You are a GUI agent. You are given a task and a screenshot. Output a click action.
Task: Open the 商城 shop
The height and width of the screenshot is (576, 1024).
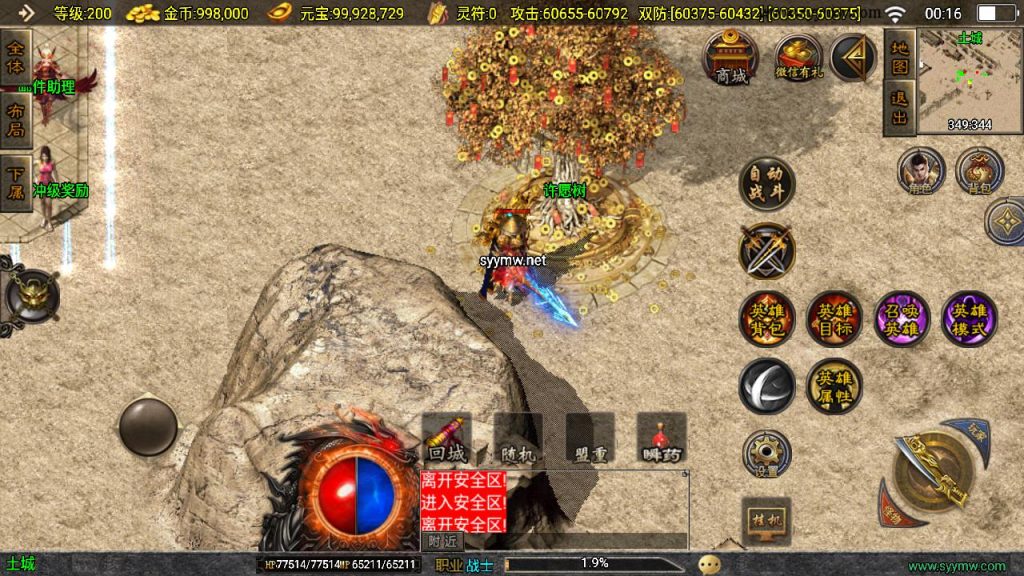[x=731, y=57]
